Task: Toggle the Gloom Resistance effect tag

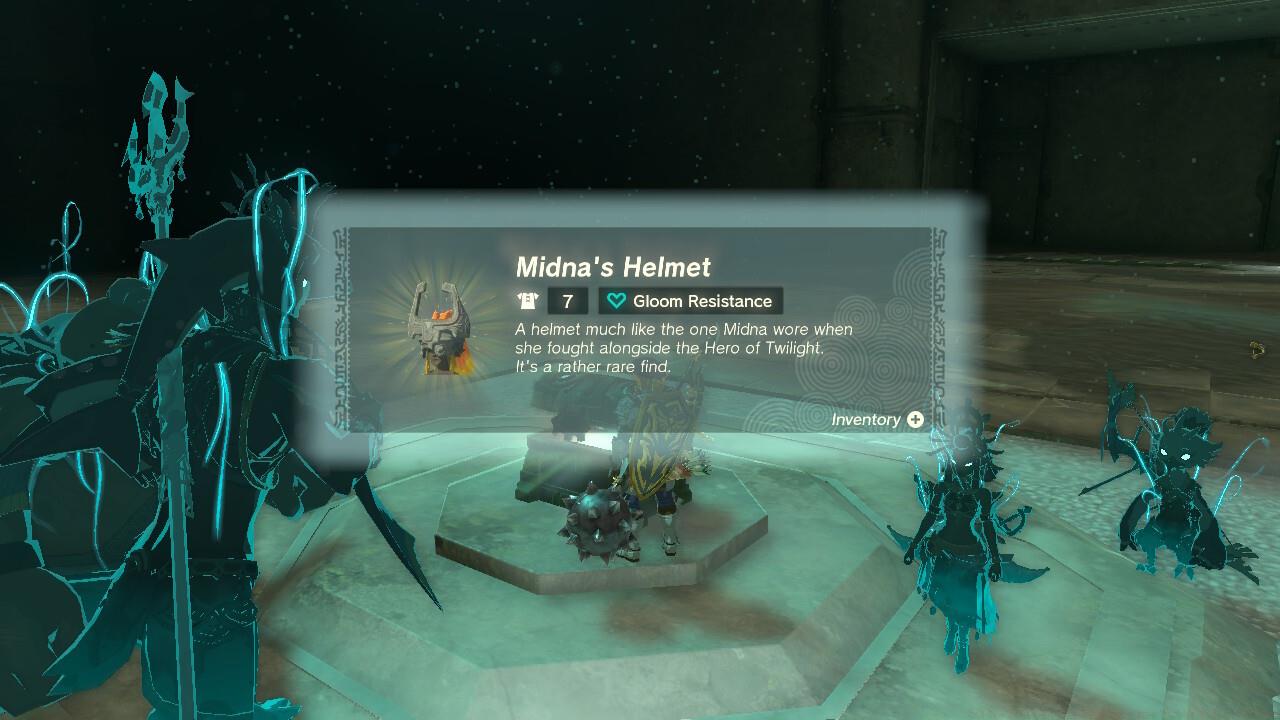Action: (x=690, y=300)
